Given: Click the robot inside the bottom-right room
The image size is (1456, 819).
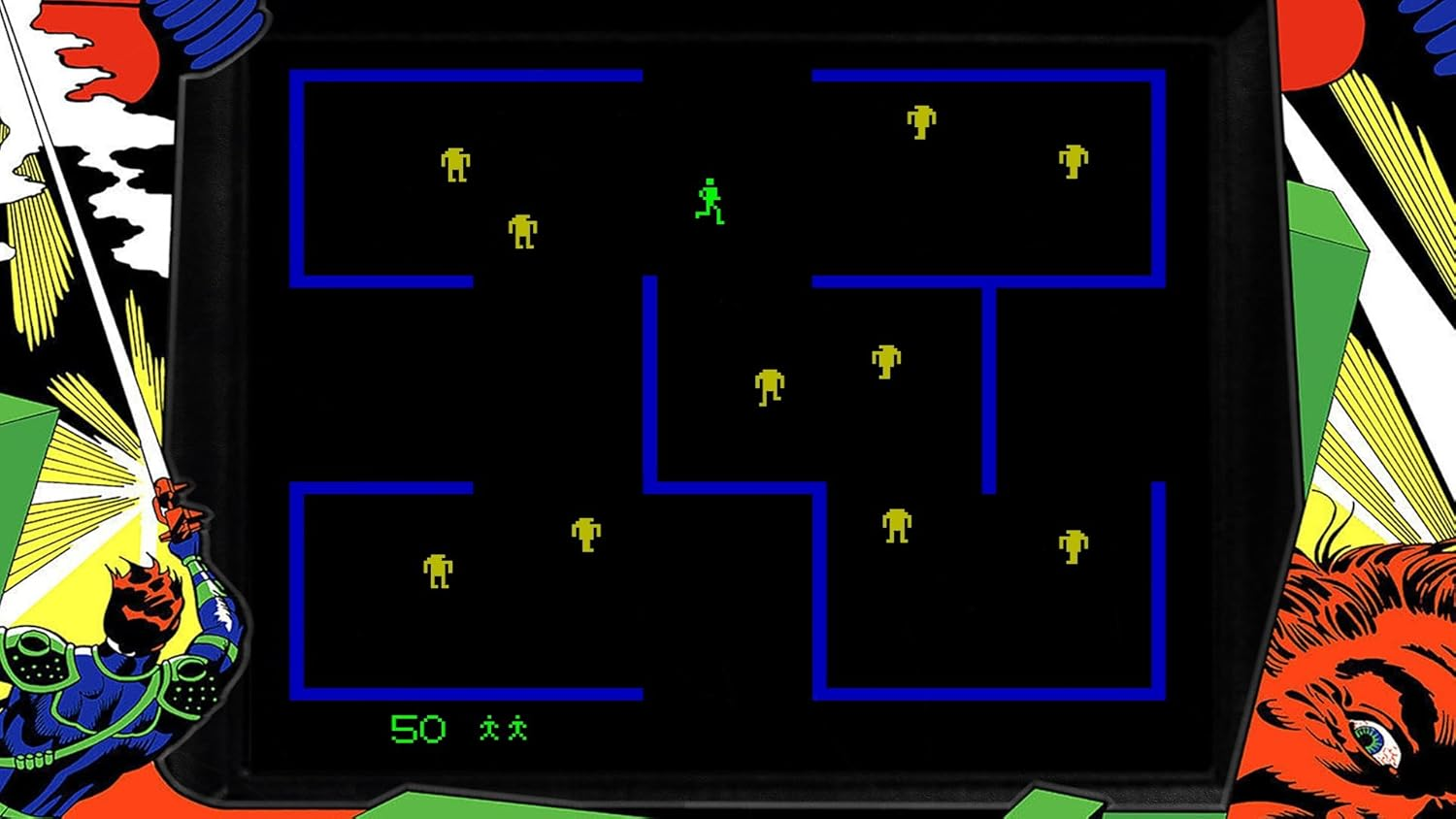Looking at the screenshot, I should 895,526.
